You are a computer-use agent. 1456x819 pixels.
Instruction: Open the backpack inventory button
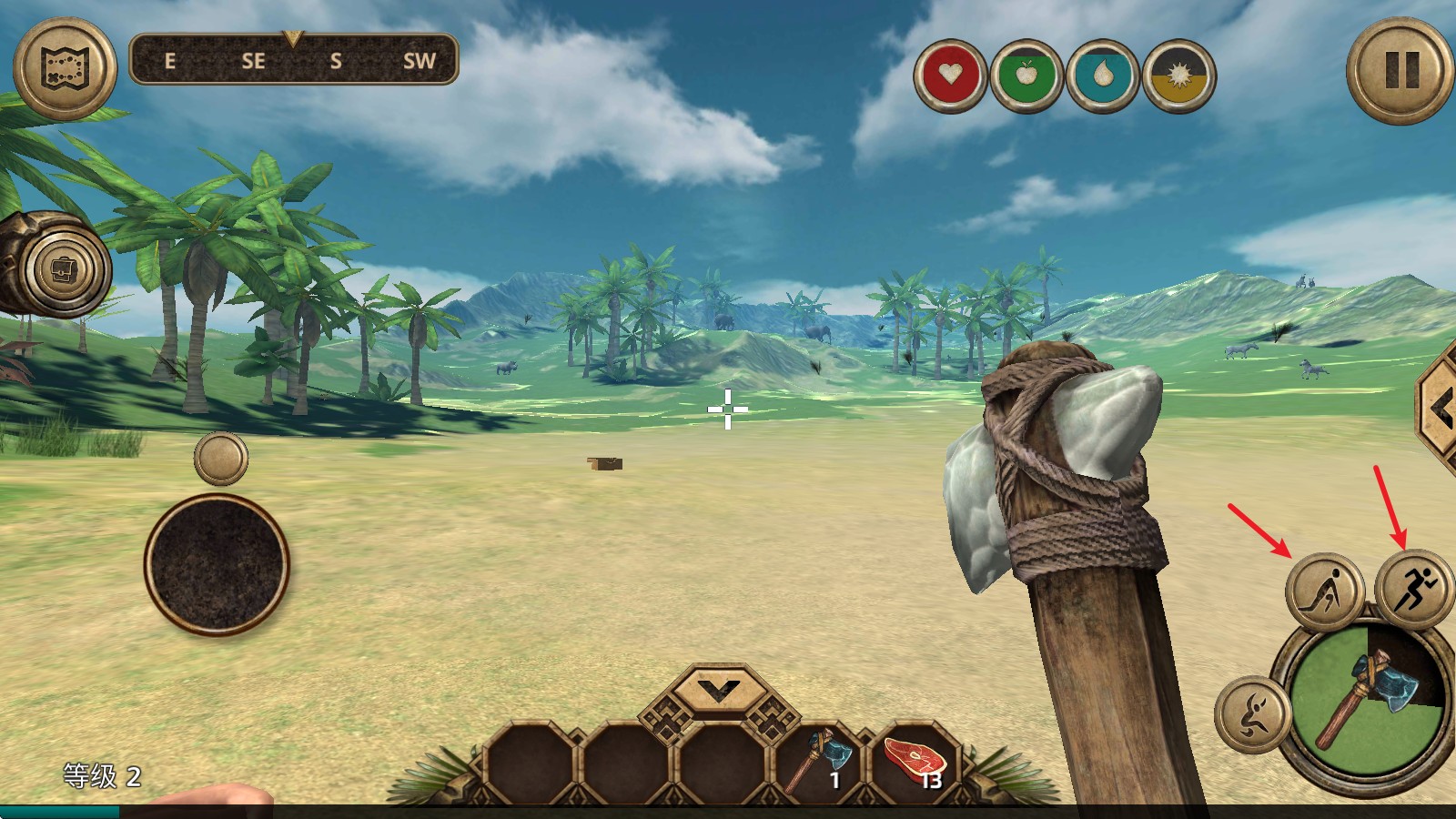pyautogui.click(x=66, y=270)
